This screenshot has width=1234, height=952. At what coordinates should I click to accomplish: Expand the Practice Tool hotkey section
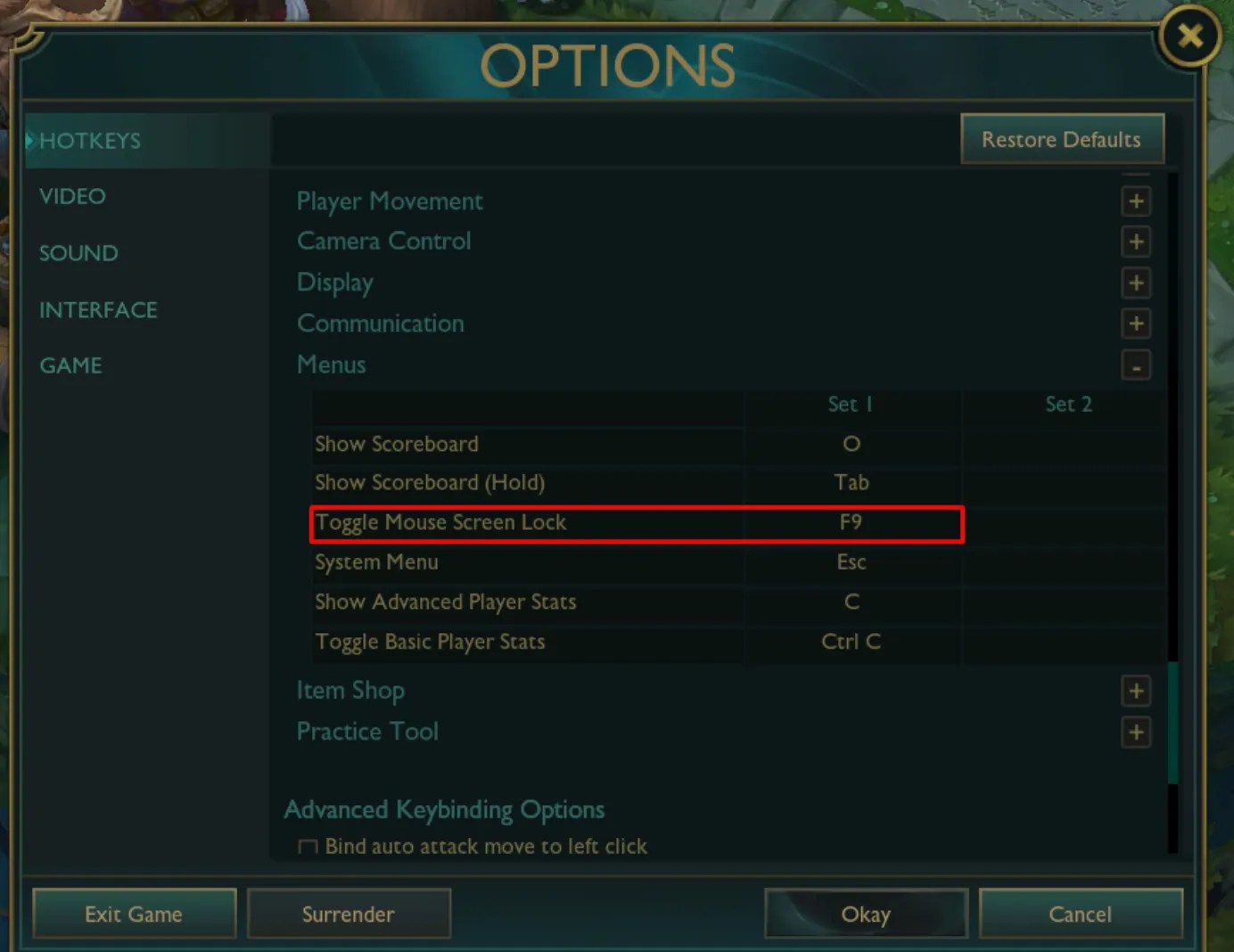click(1136, 732)
